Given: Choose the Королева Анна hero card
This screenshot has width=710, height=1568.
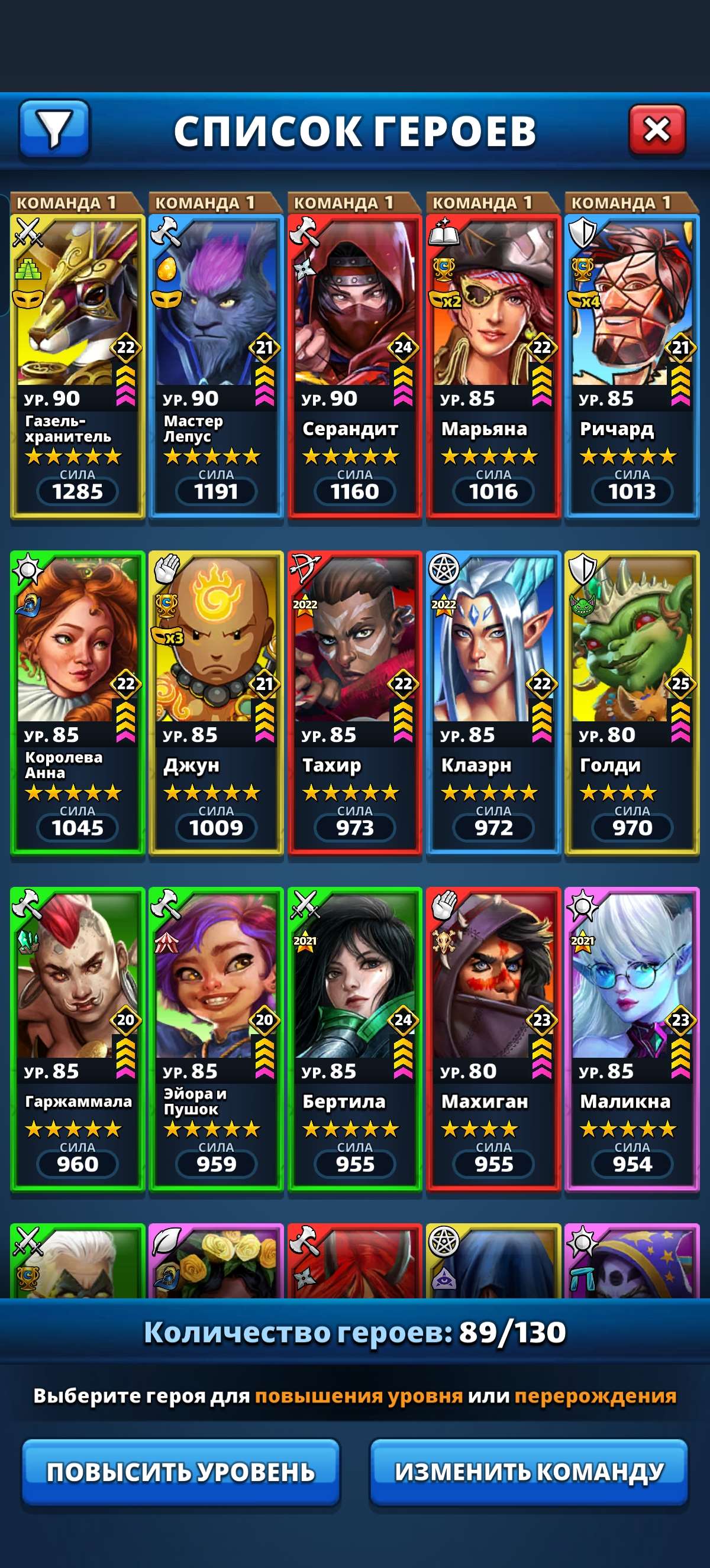Looking at the screenshot, I should click(x=78, y=702).
